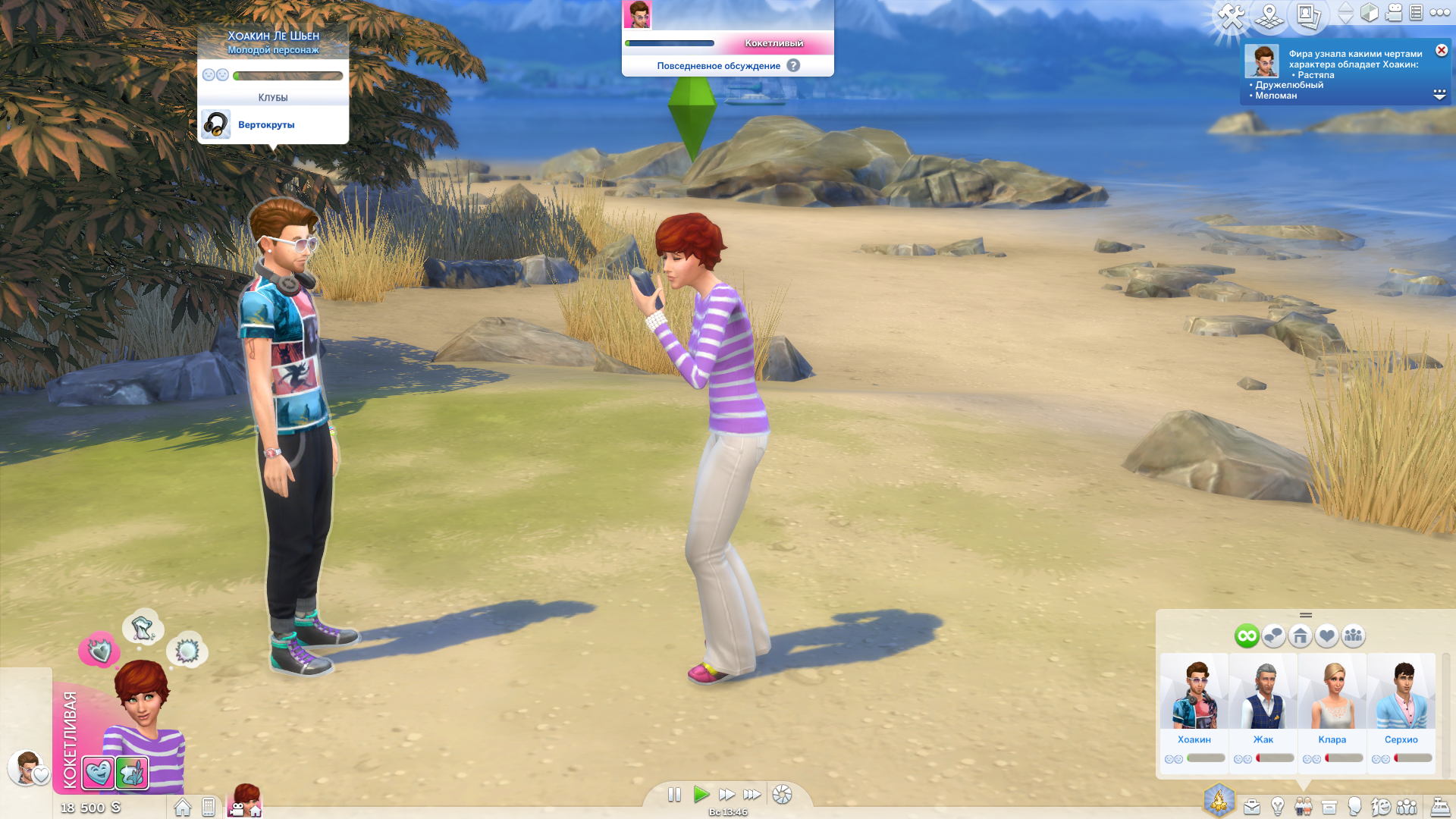Select Жак relationship portrait
The height and width of the screenshot is (819, 1456).
(1263, 692)
